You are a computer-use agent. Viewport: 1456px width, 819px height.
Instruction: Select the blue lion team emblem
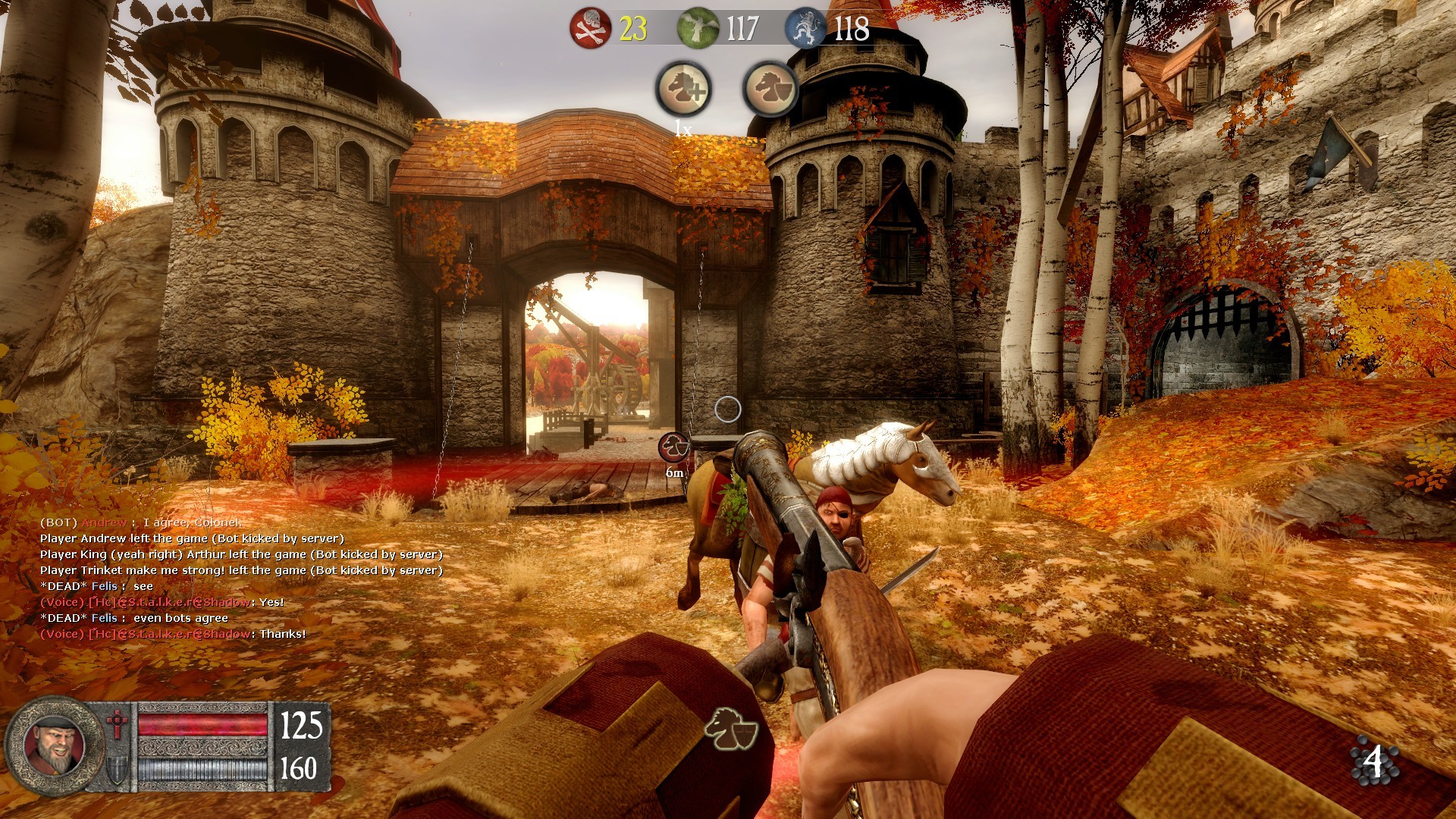(805, 29)
